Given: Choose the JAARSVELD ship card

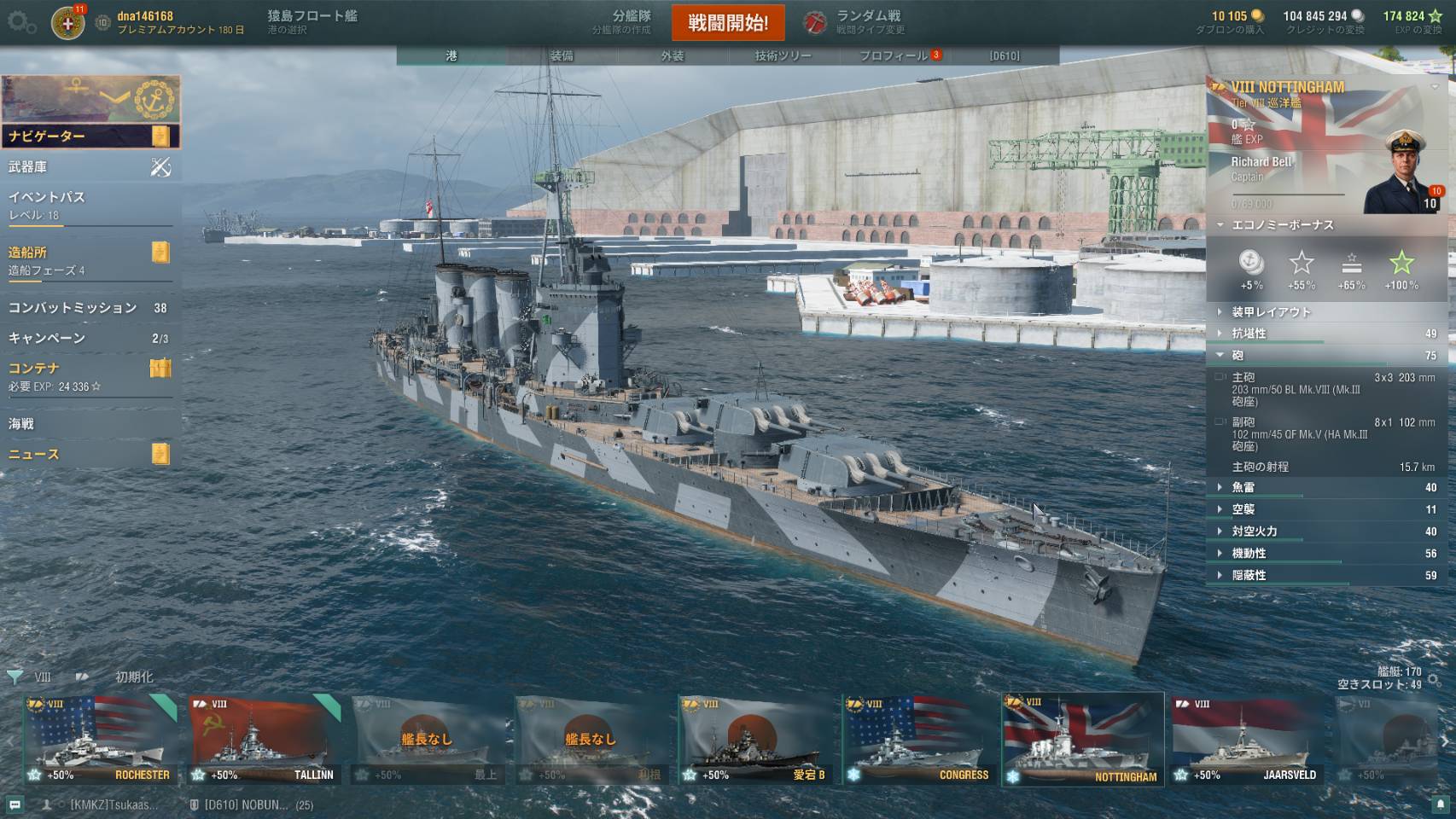Looking at the screenshot, I should pyautogui.click(x=1247, y=739).
